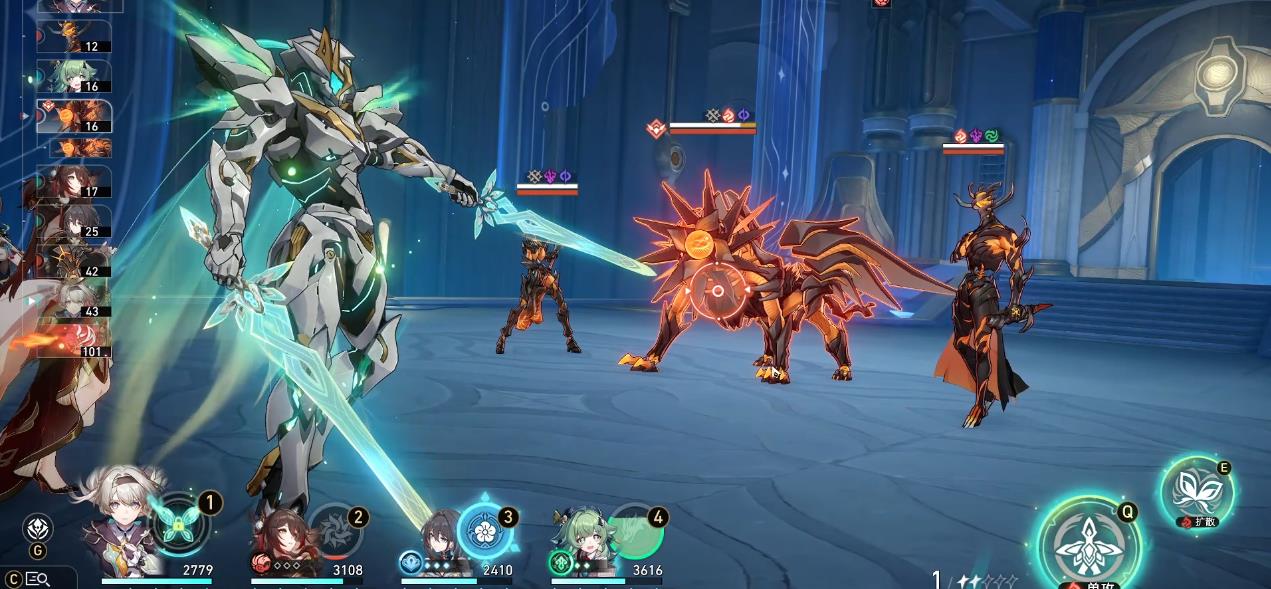The height and width of the screenshot is (589, 1271).
Task: Select the turn-order entry with value 42
Action: click(x=74, y=261)
